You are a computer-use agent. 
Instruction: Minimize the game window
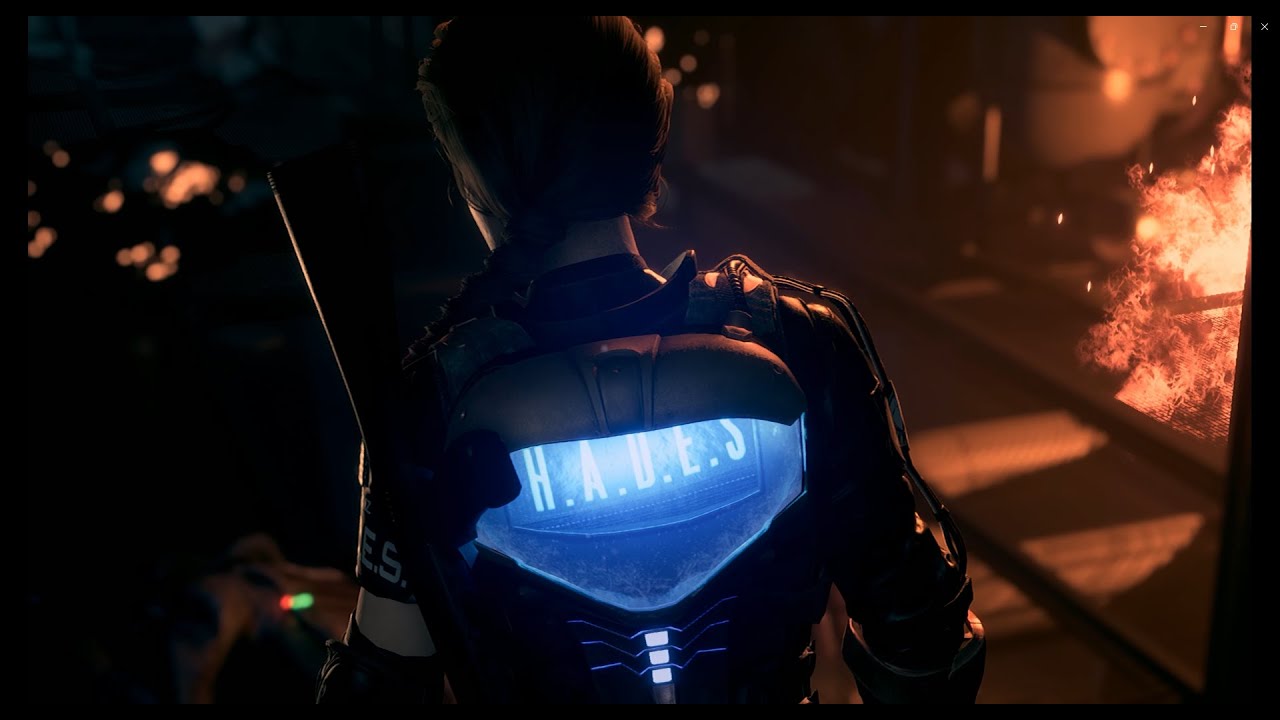tap(1203, 27)
